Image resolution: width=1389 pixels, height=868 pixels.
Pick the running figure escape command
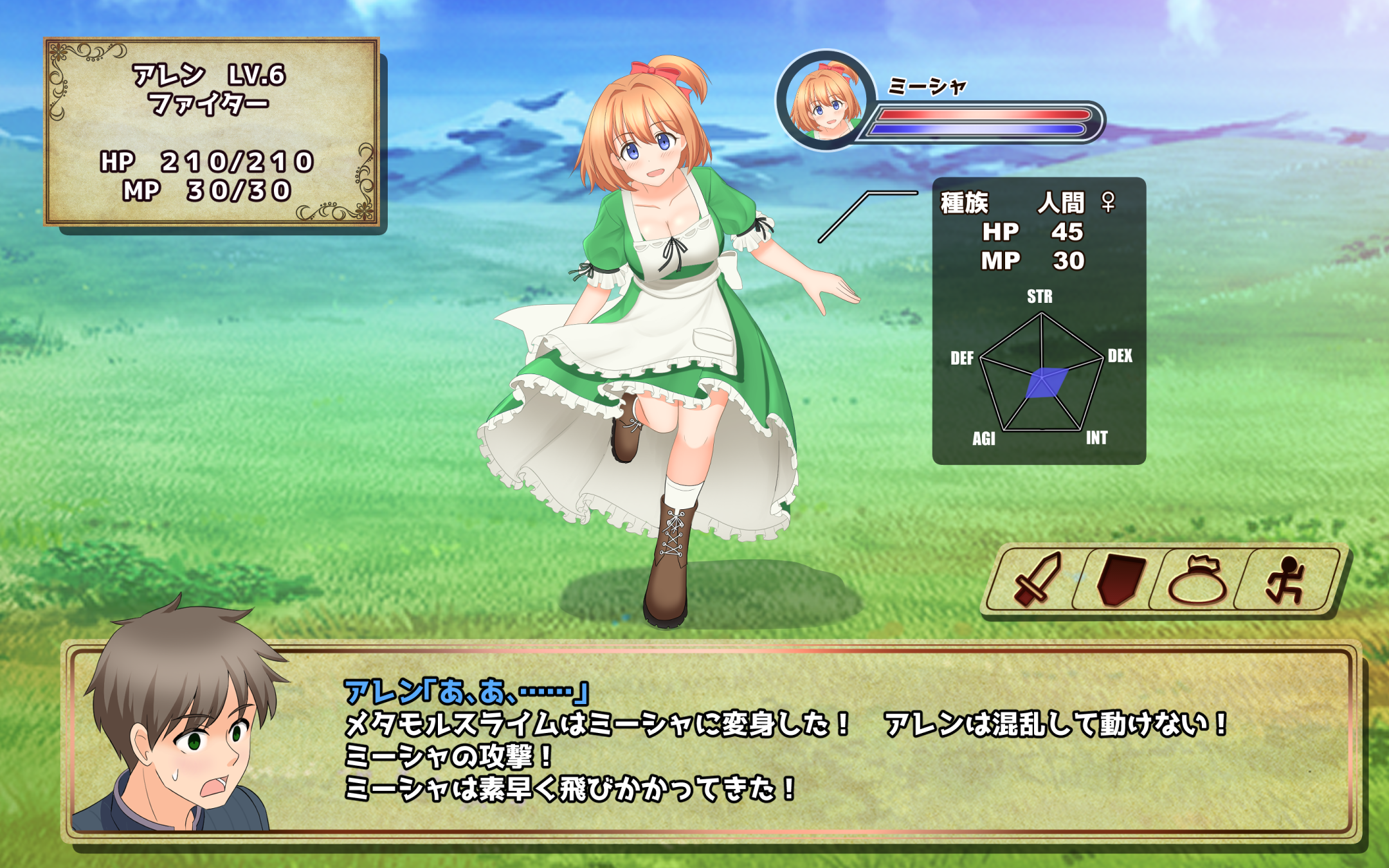point(1285,581)
